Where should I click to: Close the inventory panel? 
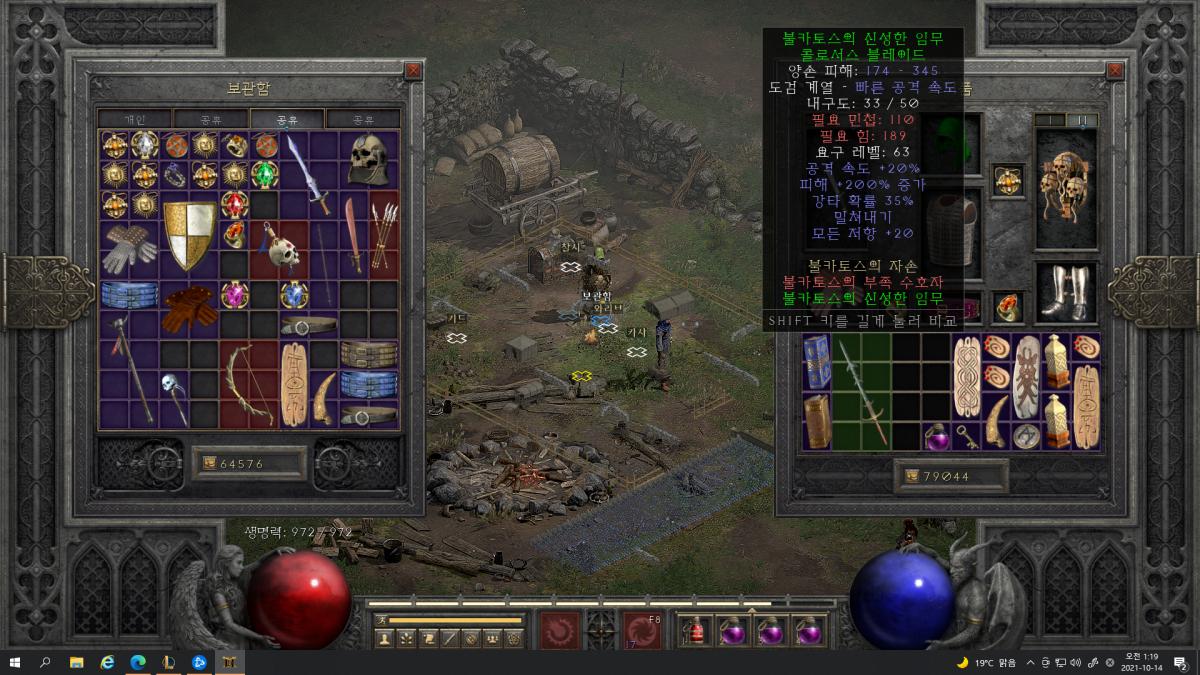(x=1113, y=71)
